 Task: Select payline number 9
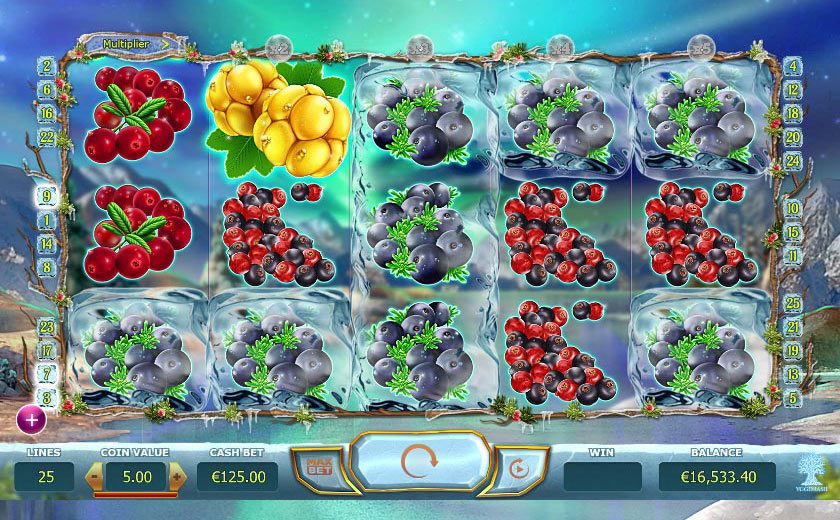point(47,197)
